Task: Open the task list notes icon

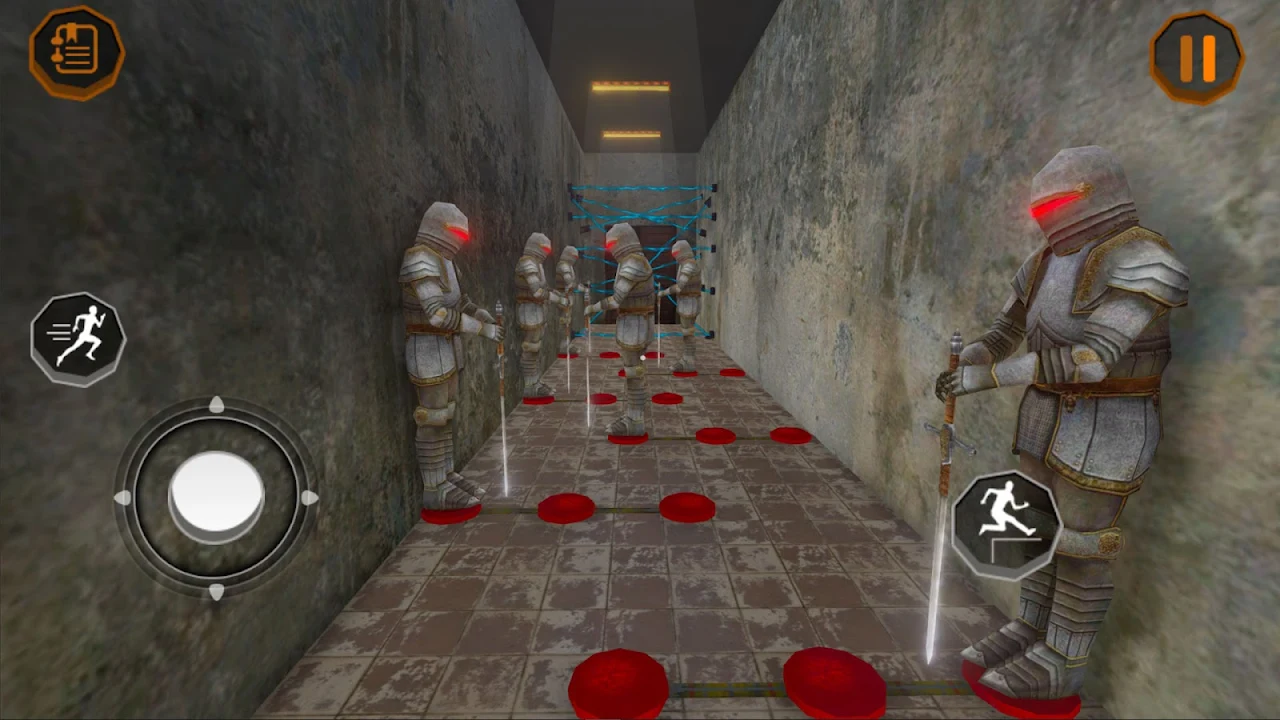Action: [77, 52]
